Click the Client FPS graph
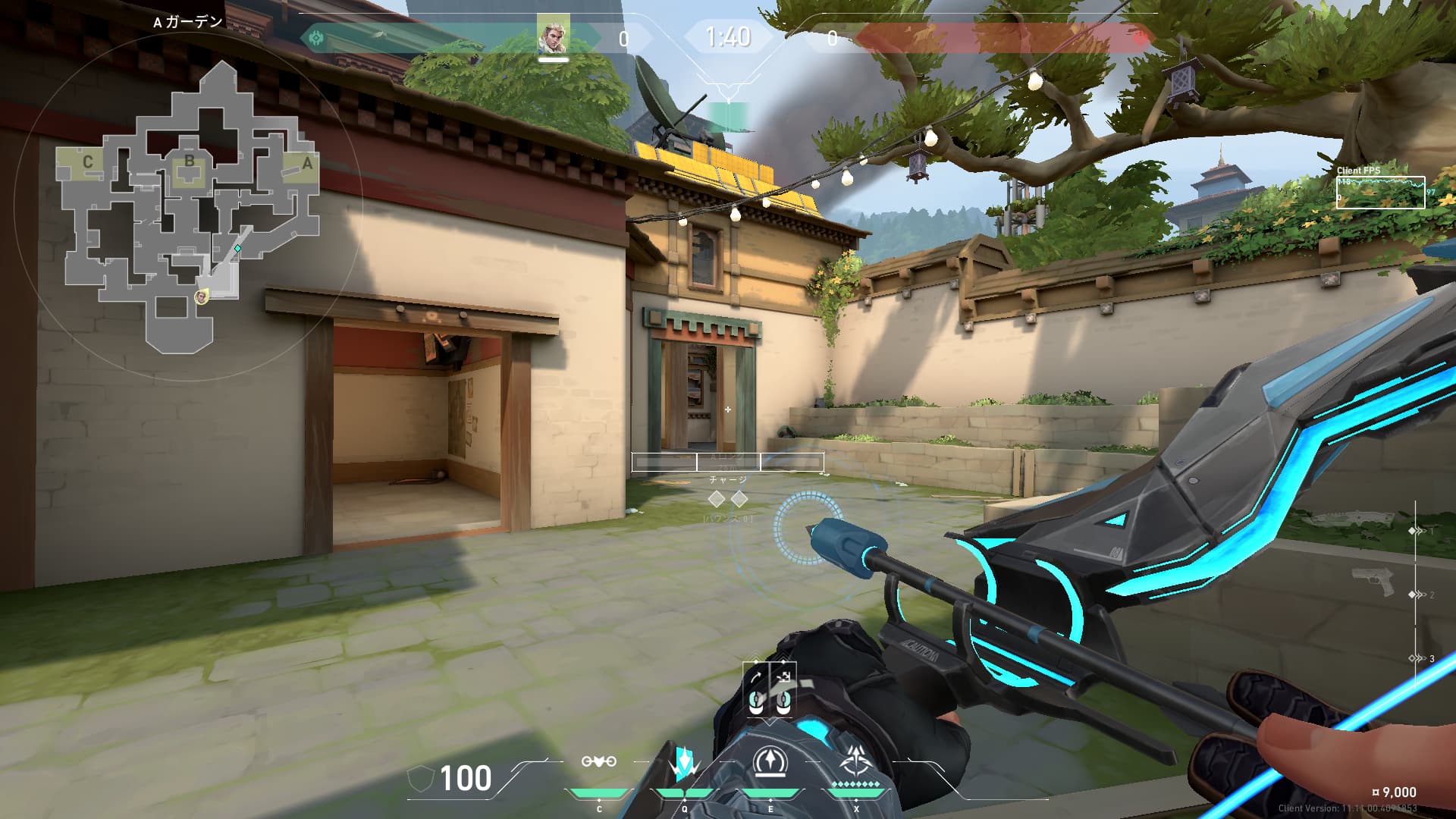 tap(1380, 192)
